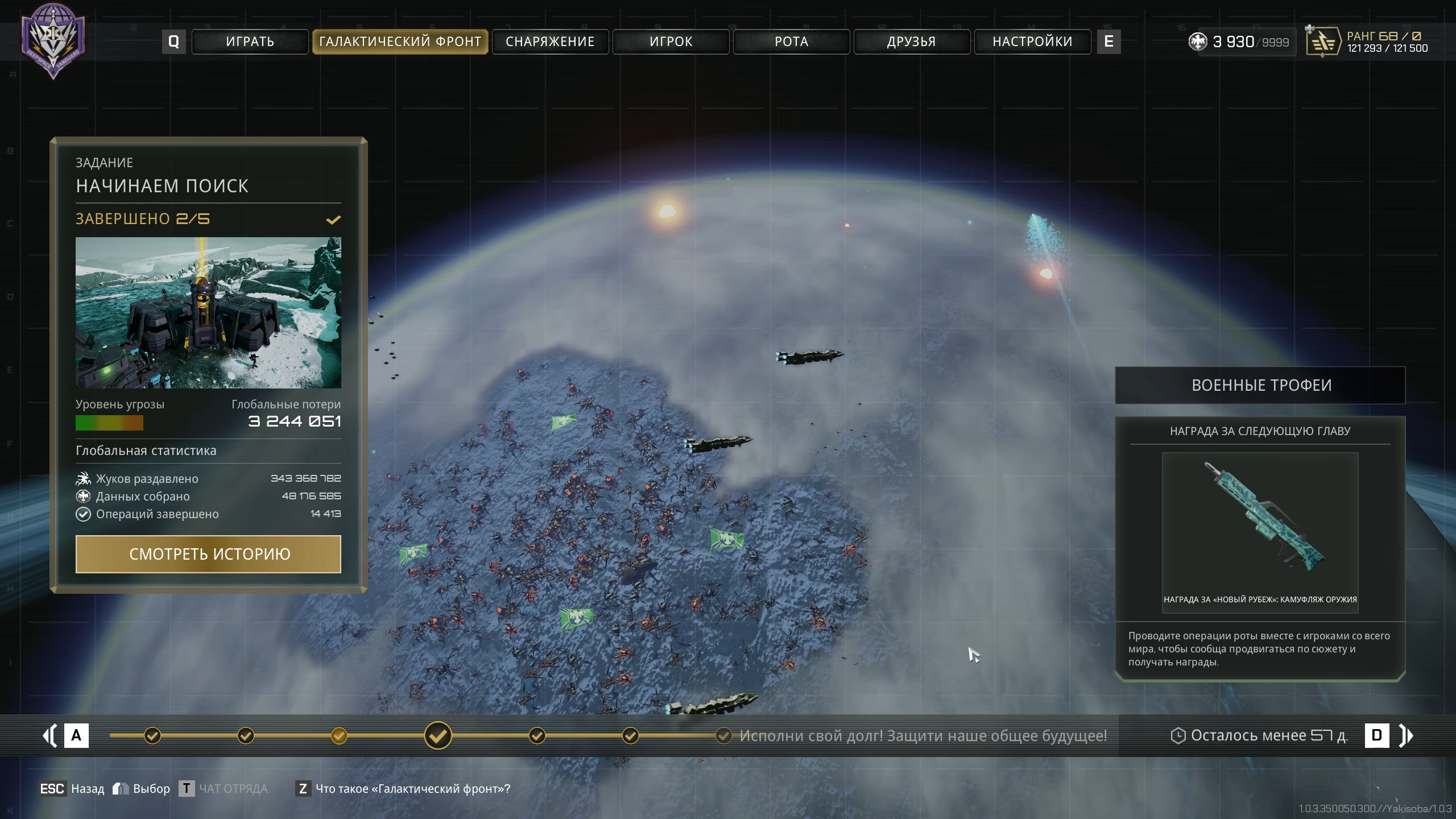Open the «Что такое Галактический фронт?» help
The width and height of the screenshot is (1456, 819).
point(412,789)
